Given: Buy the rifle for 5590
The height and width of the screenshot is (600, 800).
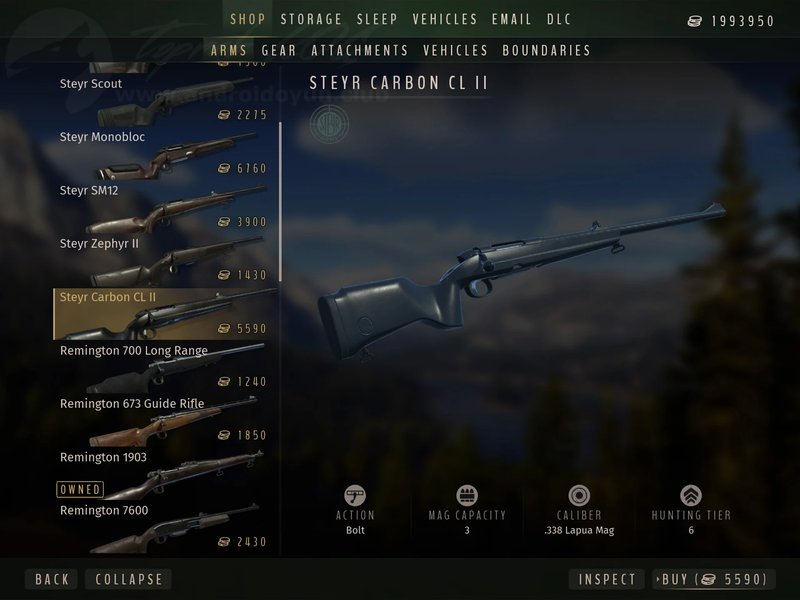Looking at the screenshot, I should (x=714, y=579).
